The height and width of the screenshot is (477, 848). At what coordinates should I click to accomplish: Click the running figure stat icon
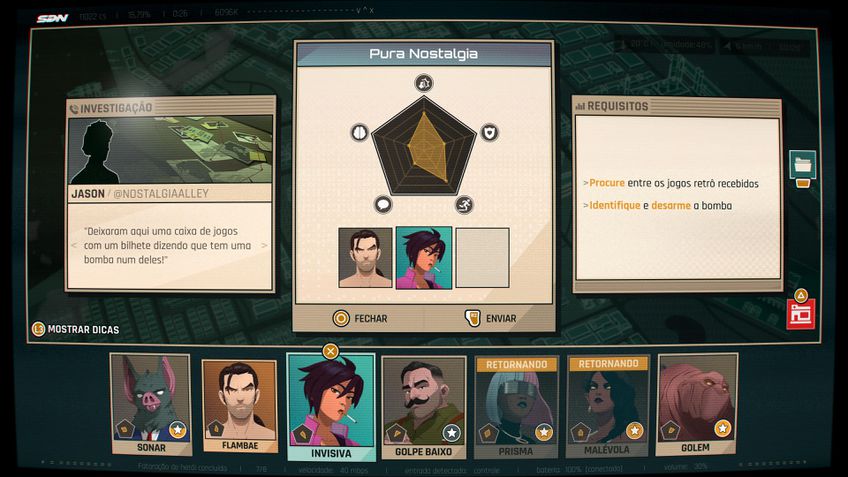[465, 205]
